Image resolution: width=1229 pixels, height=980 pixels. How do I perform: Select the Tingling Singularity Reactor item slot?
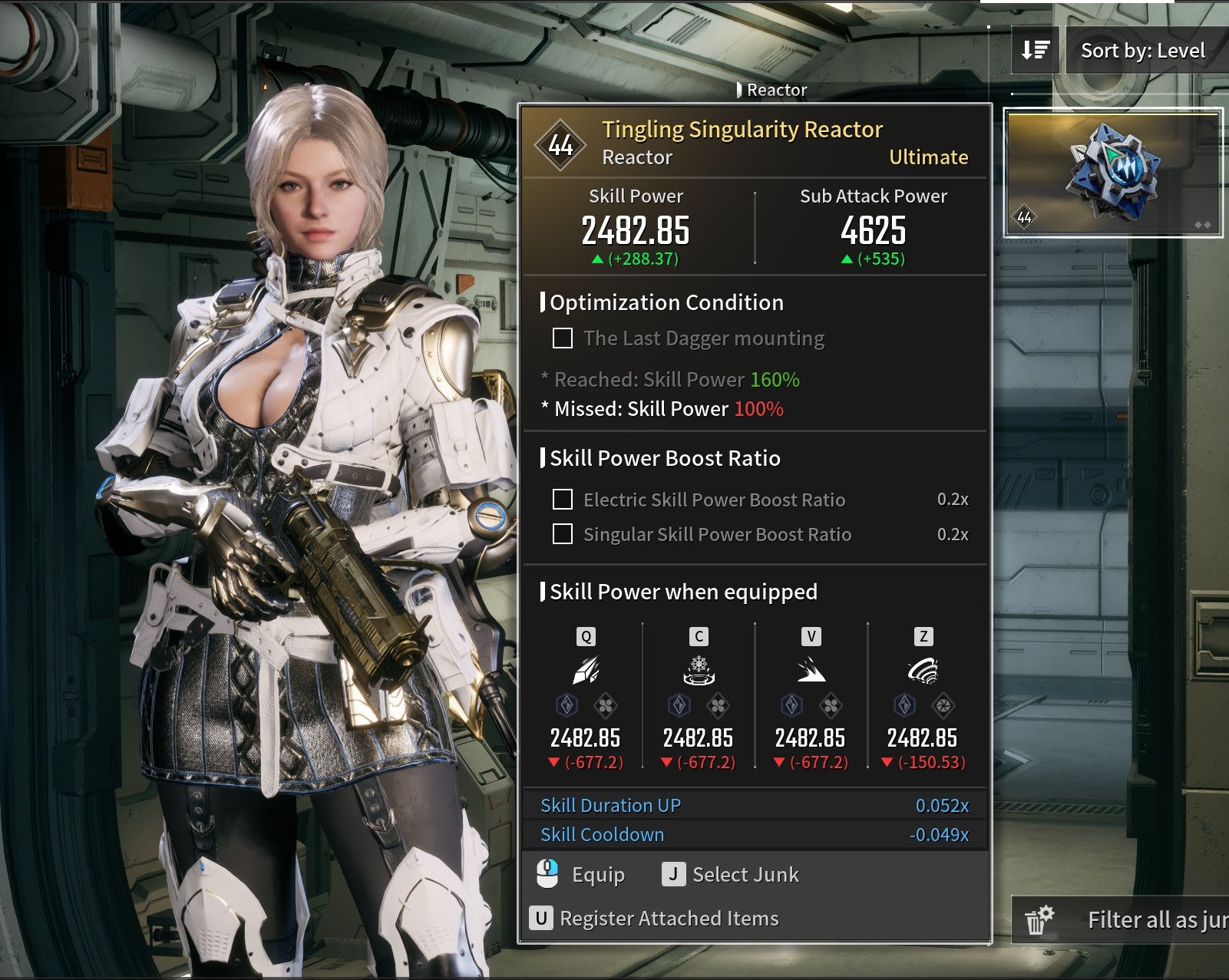tap(1112, 173)
